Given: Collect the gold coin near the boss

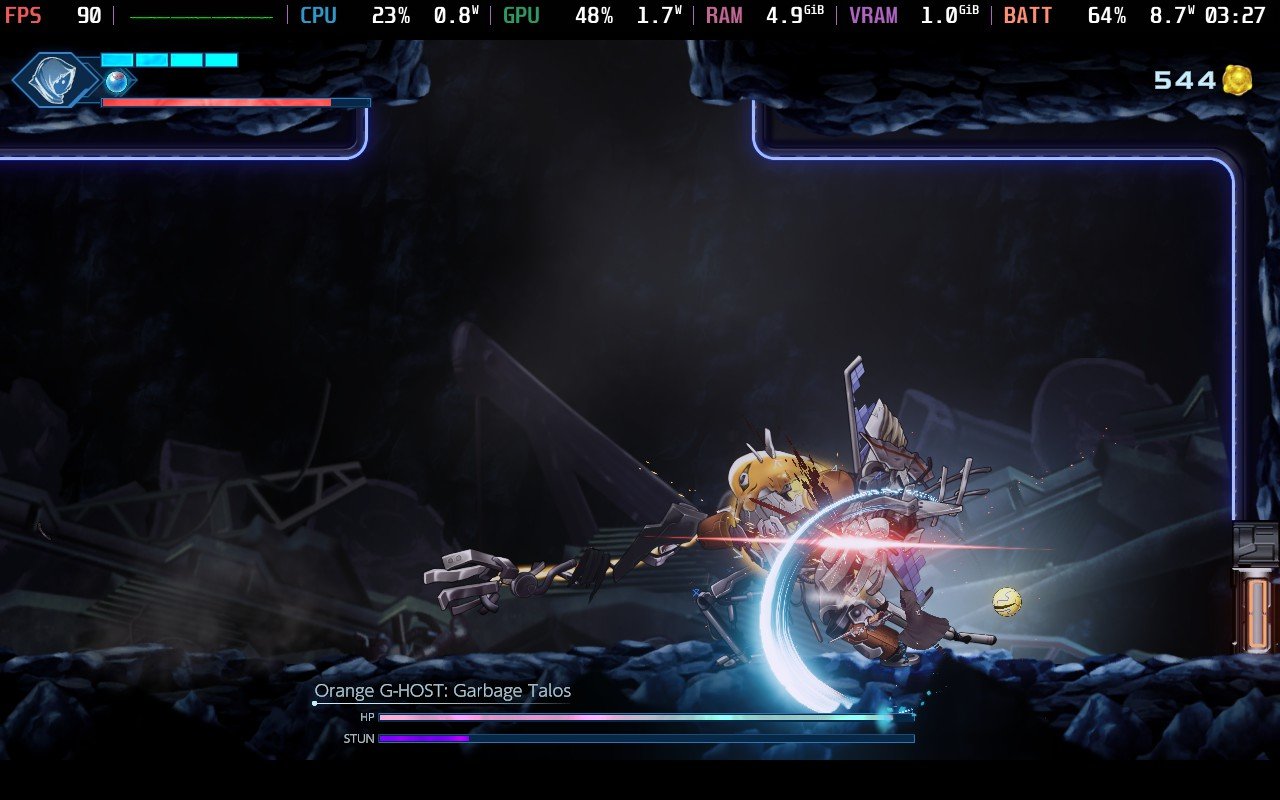Looking at the screenshot, I should point(1007,601).
